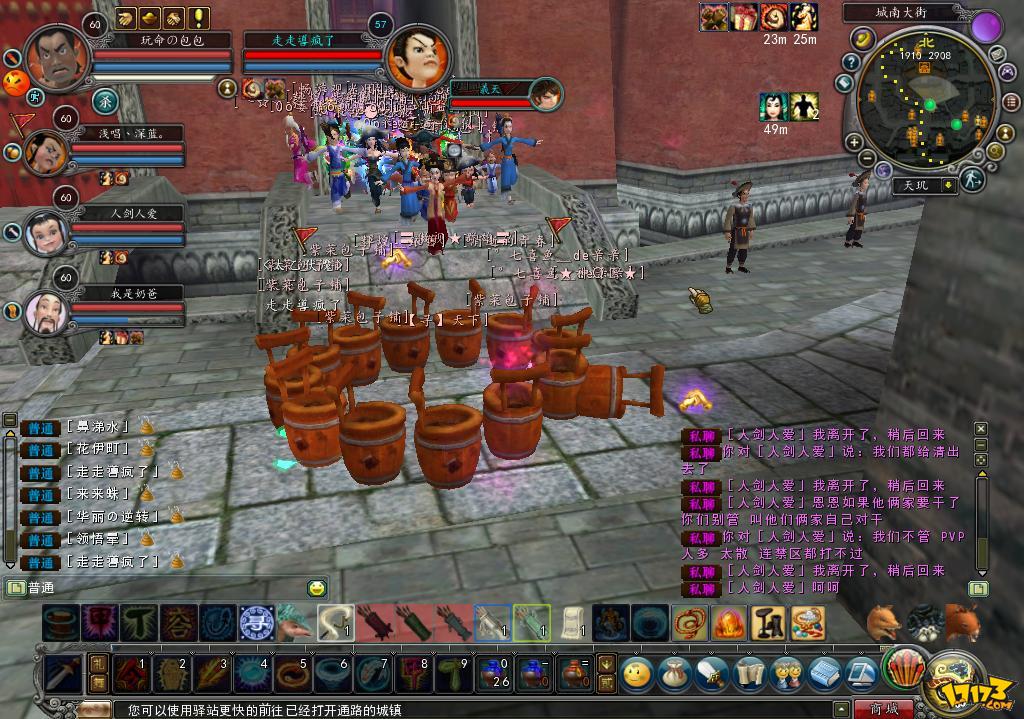Open the smiley emoticon button in chat
The width and height of the screenshot is (1024, 719).
(317, 588)
